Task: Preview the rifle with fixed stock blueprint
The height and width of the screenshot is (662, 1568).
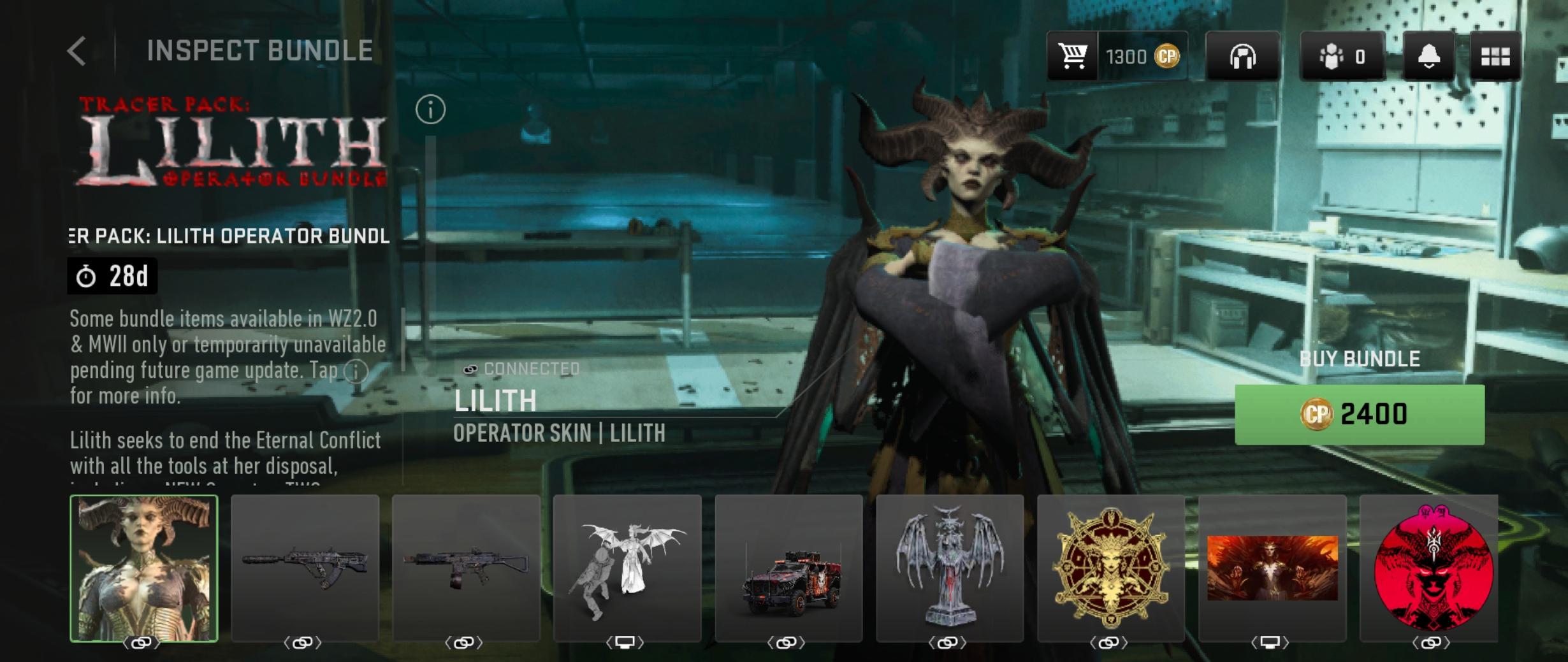Action: [466, 568]
